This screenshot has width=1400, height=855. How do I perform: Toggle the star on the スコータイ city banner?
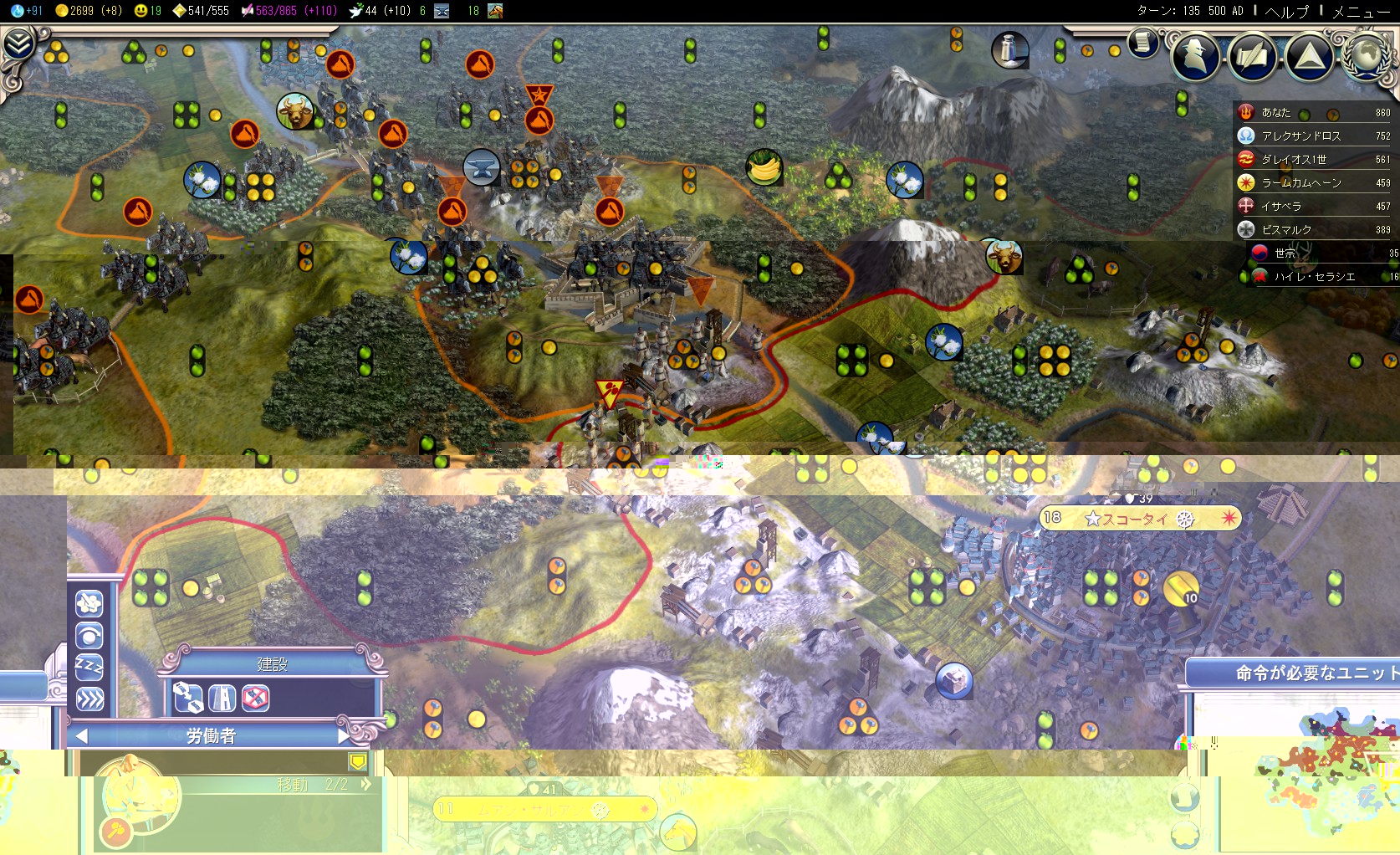coord(1092,518)
